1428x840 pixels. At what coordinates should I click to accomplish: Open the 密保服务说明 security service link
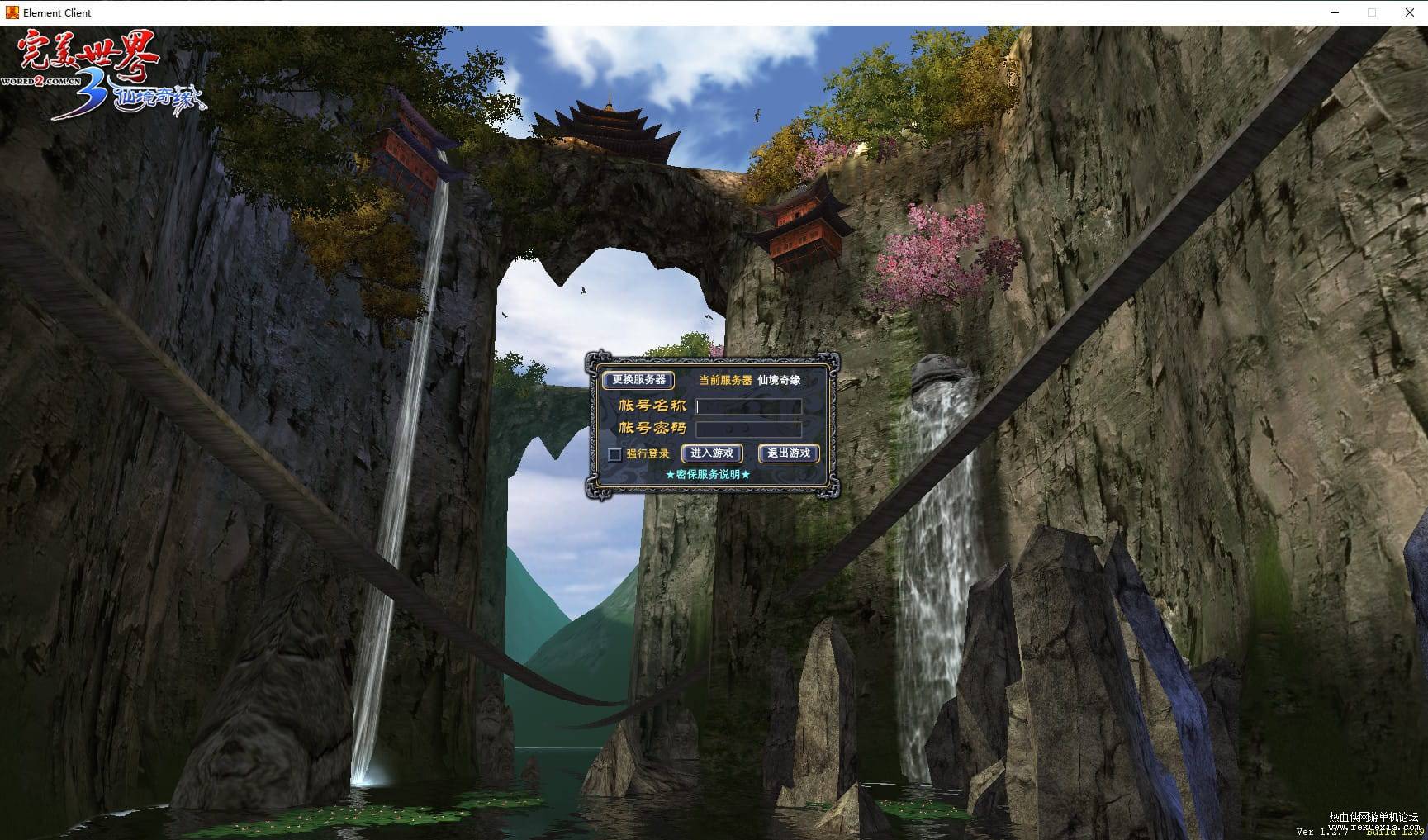pos(708,475)
